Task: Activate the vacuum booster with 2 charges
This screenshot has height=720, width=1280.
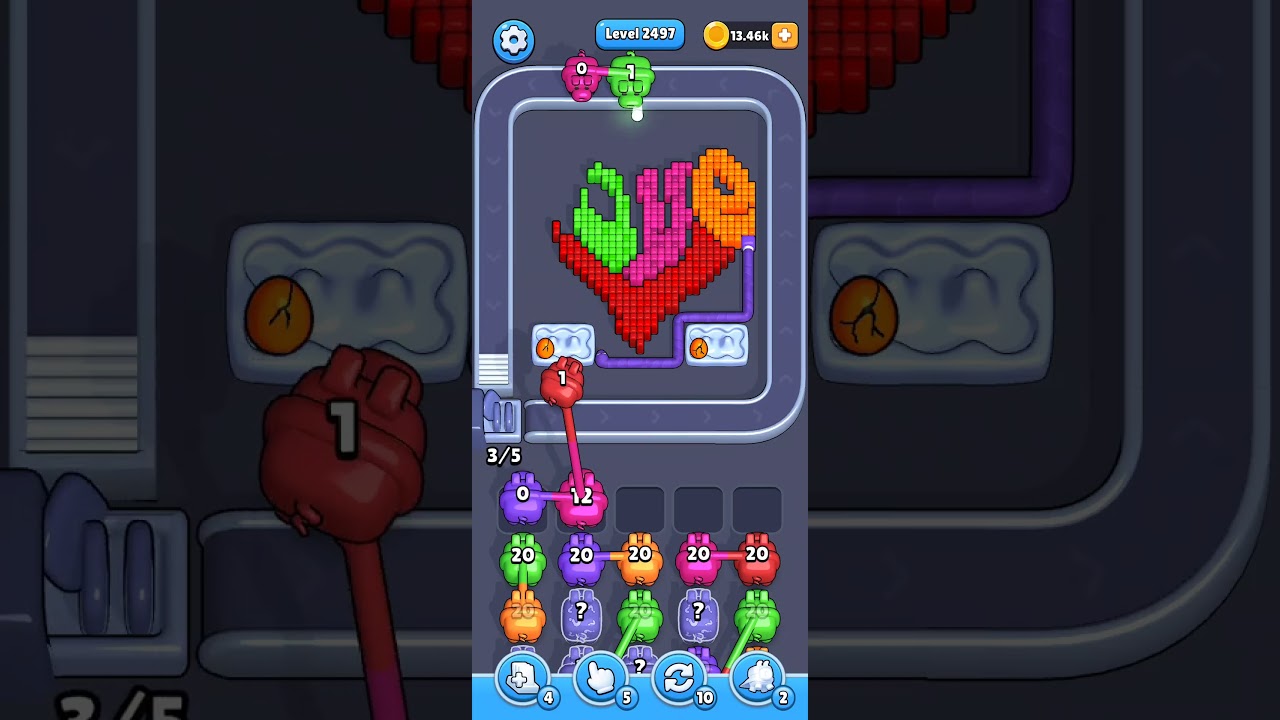Action: pos(759,678)
